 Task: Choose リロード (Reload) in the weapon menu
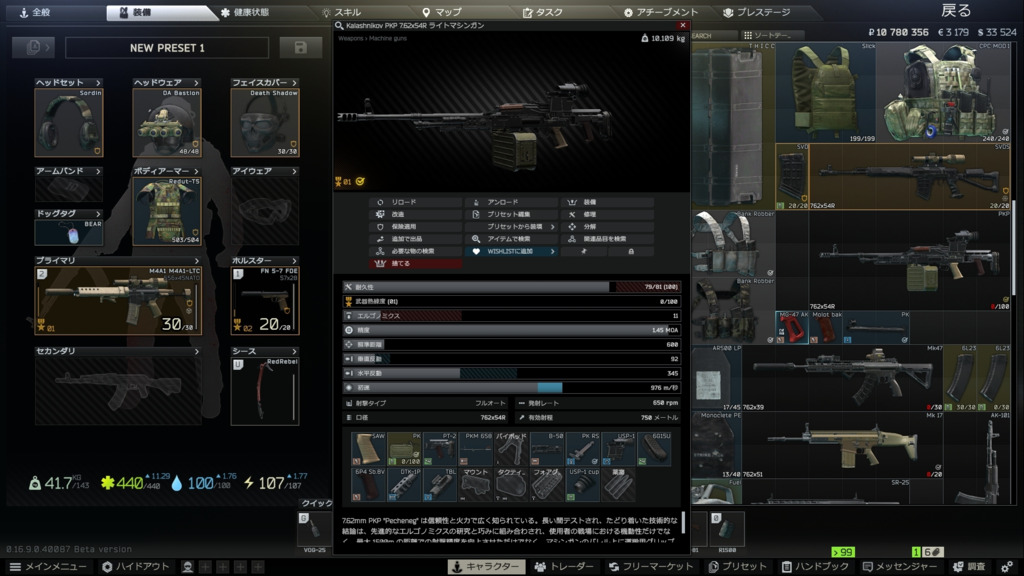coord(404,202)
